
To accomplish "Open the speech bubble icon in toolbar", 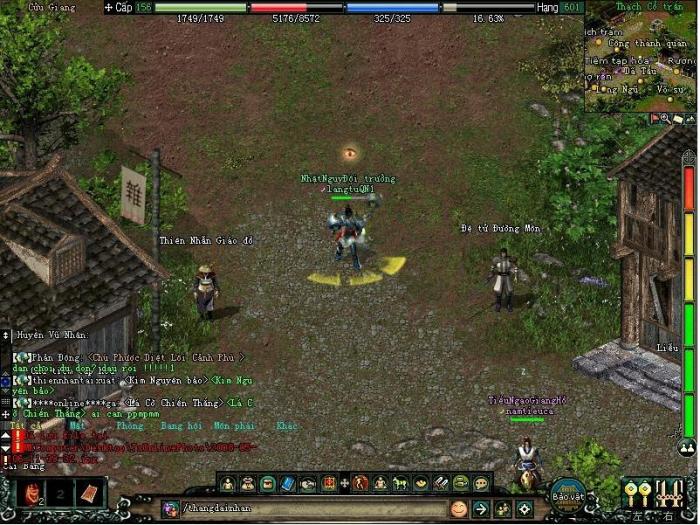I will (x=481, y=484).
